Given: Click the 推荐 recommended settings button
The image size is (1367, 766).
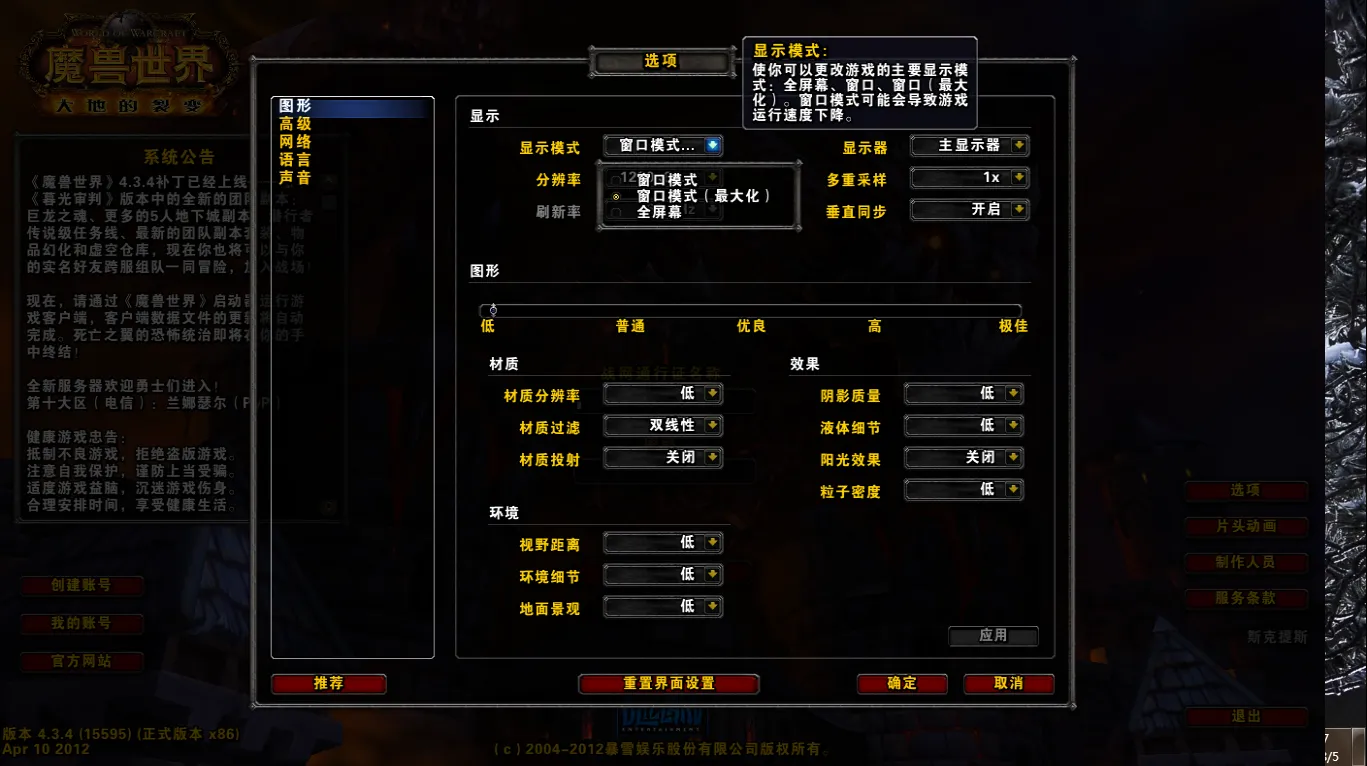Looking at the screenshot, I should tap(328, 684).
